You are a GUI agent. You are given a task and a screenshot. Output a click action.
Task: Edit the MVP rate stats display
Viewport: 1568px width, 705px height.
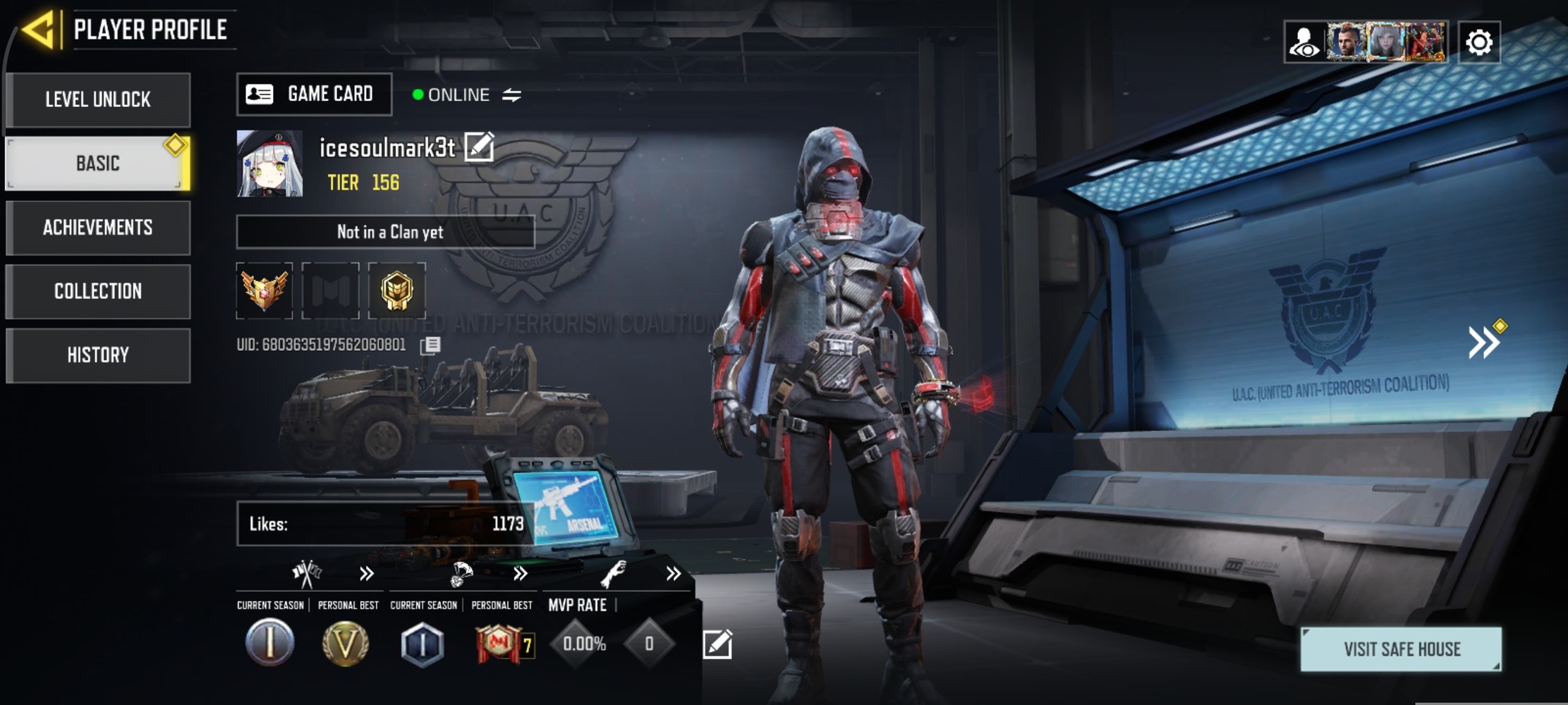[717, 644]
